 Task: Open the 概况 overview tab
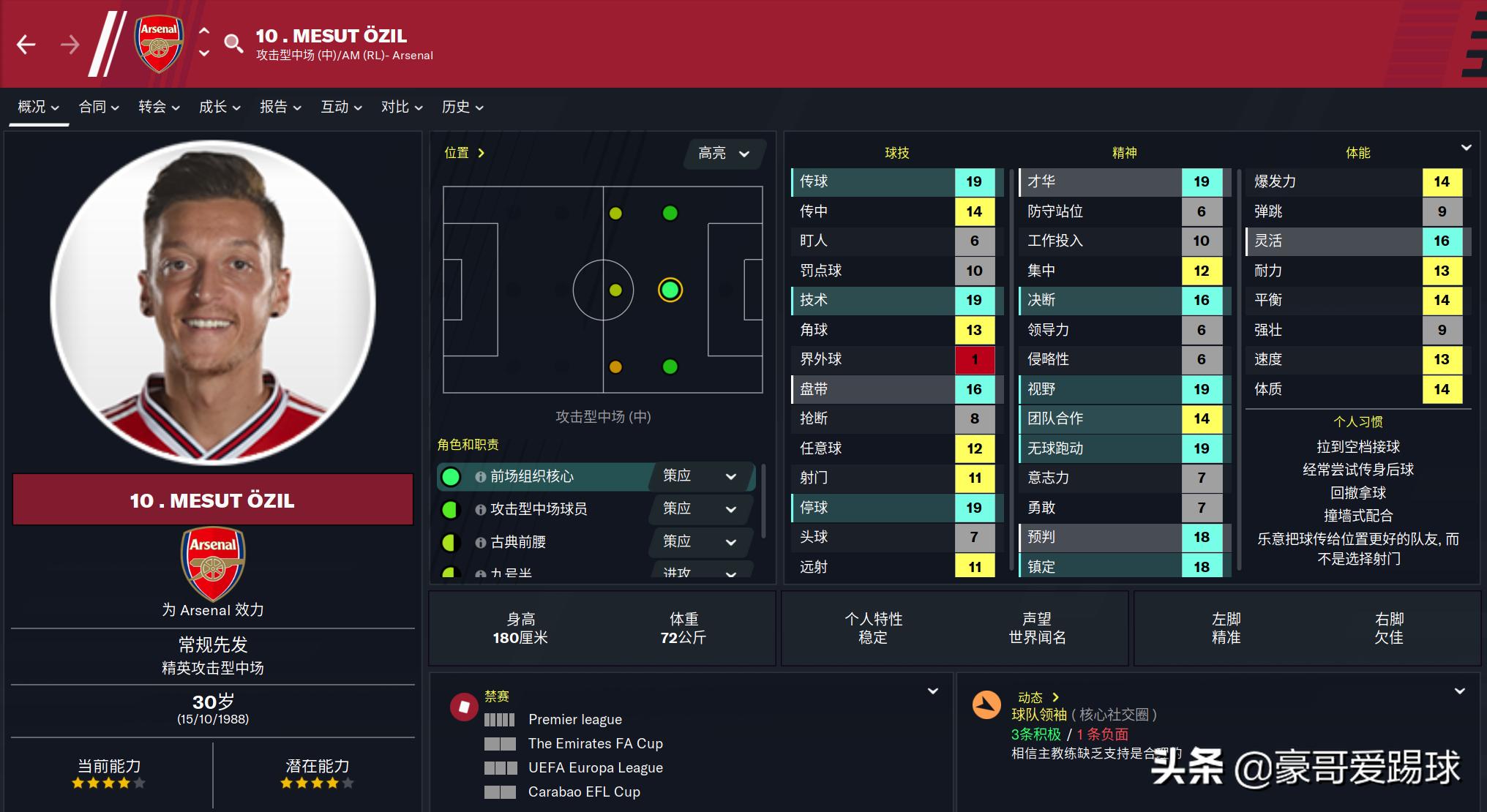[38, 107]
